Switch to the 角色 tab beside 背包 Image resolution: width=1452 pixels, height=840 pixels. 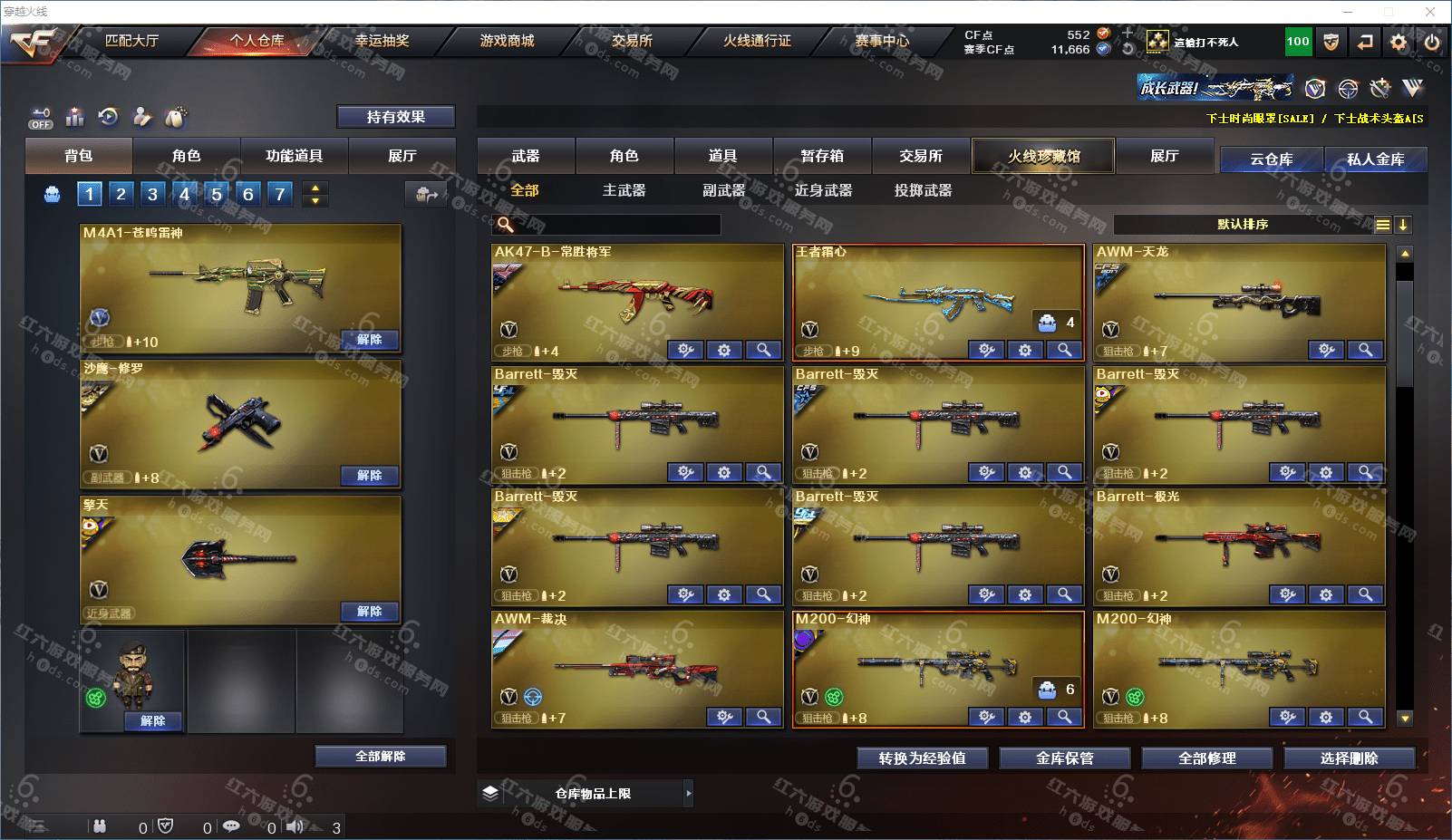(186, 156)
